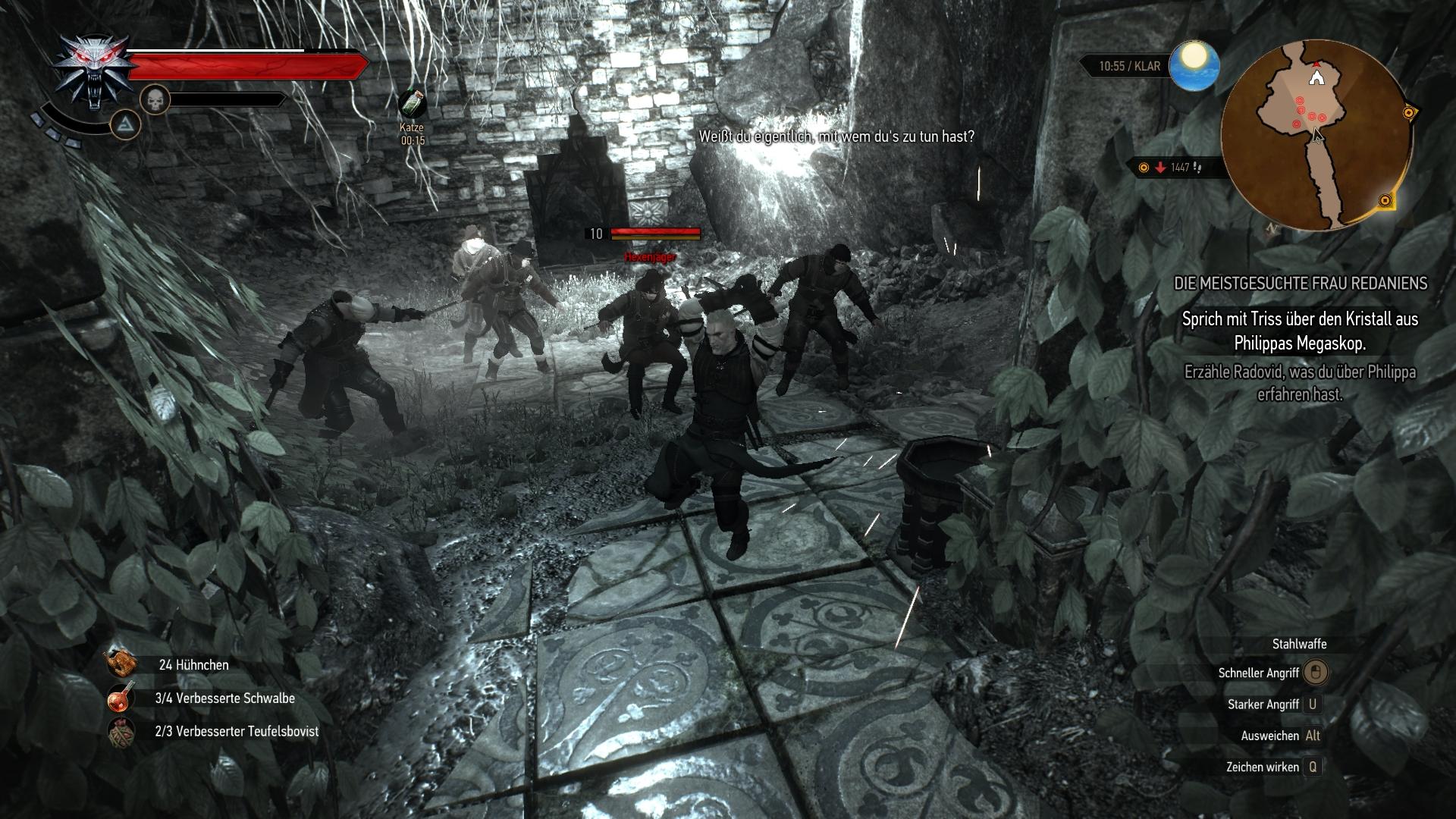Click the Katze potion buff icon
The height and width of the screenshot is (819, 1456).
pos(412,105)
